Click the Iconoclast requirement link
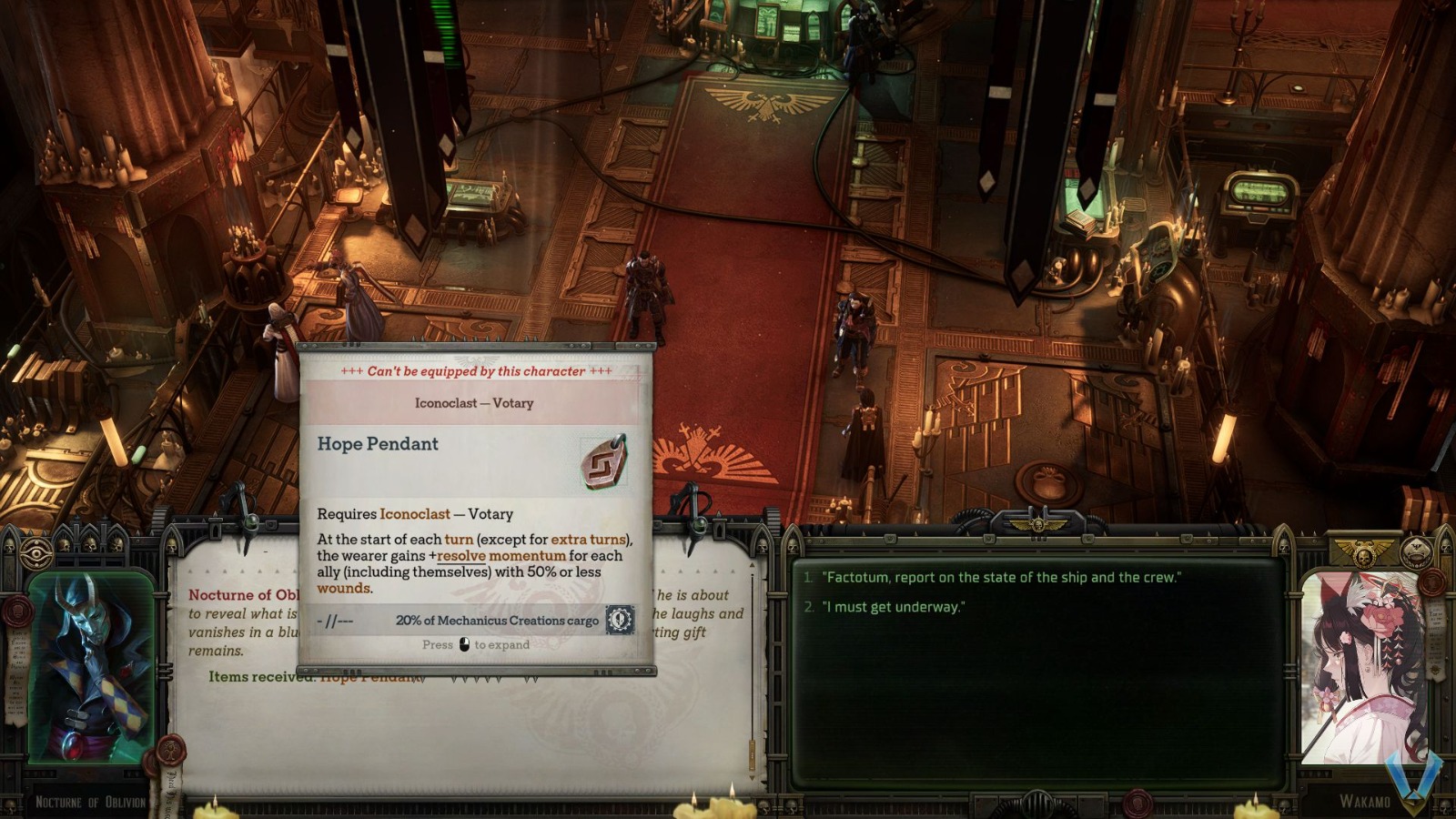This screenshot has height=819, width=1456. click(413, 514)
